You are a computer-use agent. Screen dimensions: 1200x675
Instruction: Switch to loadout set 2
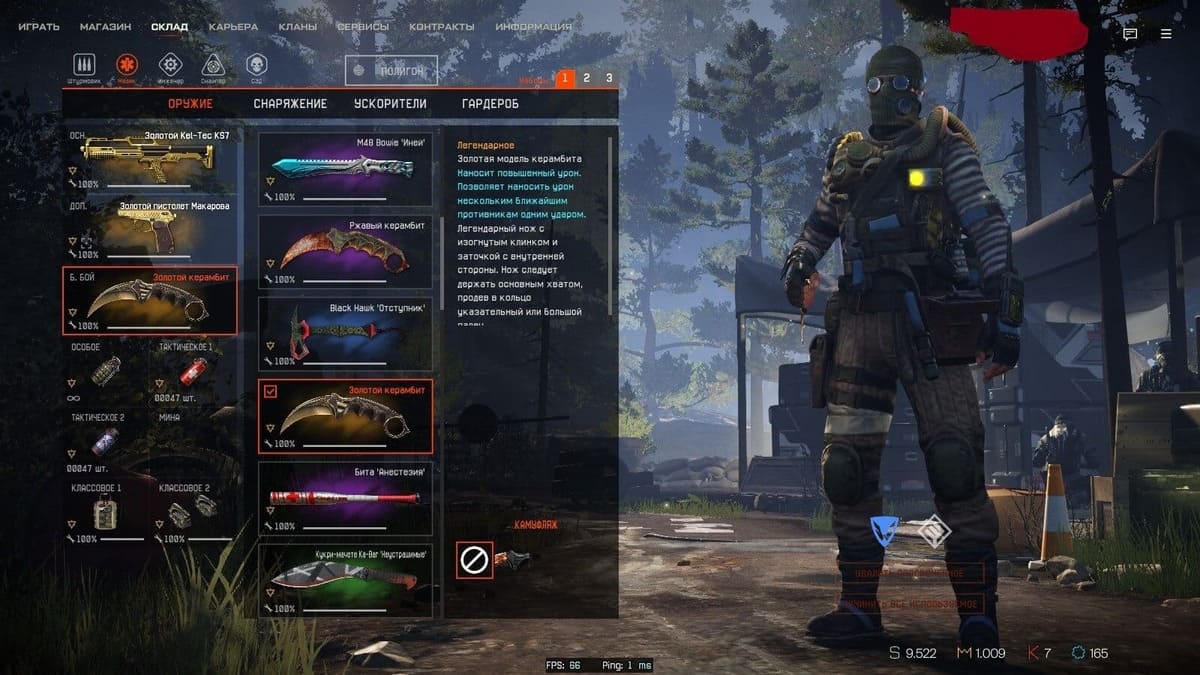587,78
